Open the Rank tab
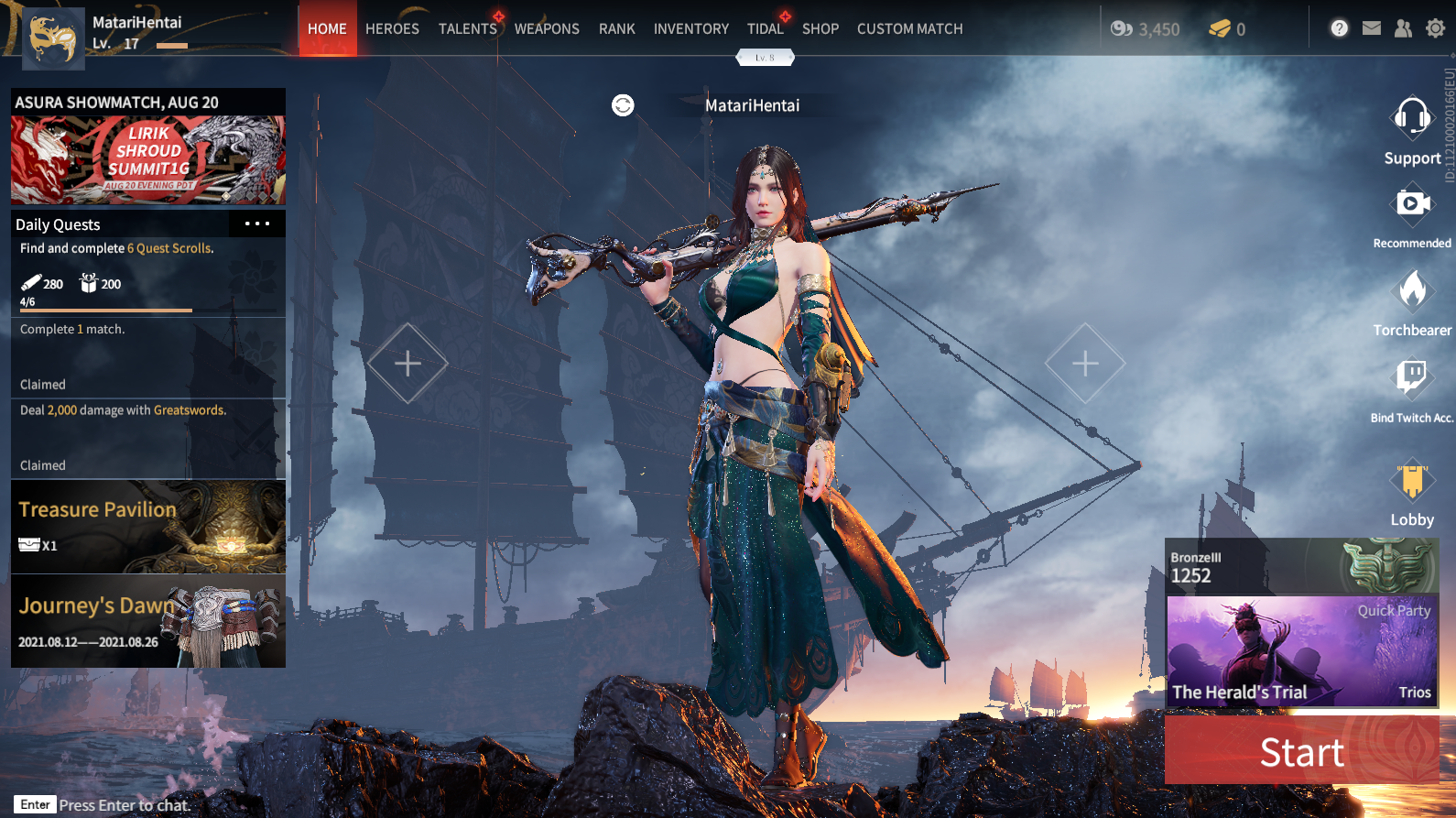Viewport: 1456px width, 818px height. tap(616, 29)
